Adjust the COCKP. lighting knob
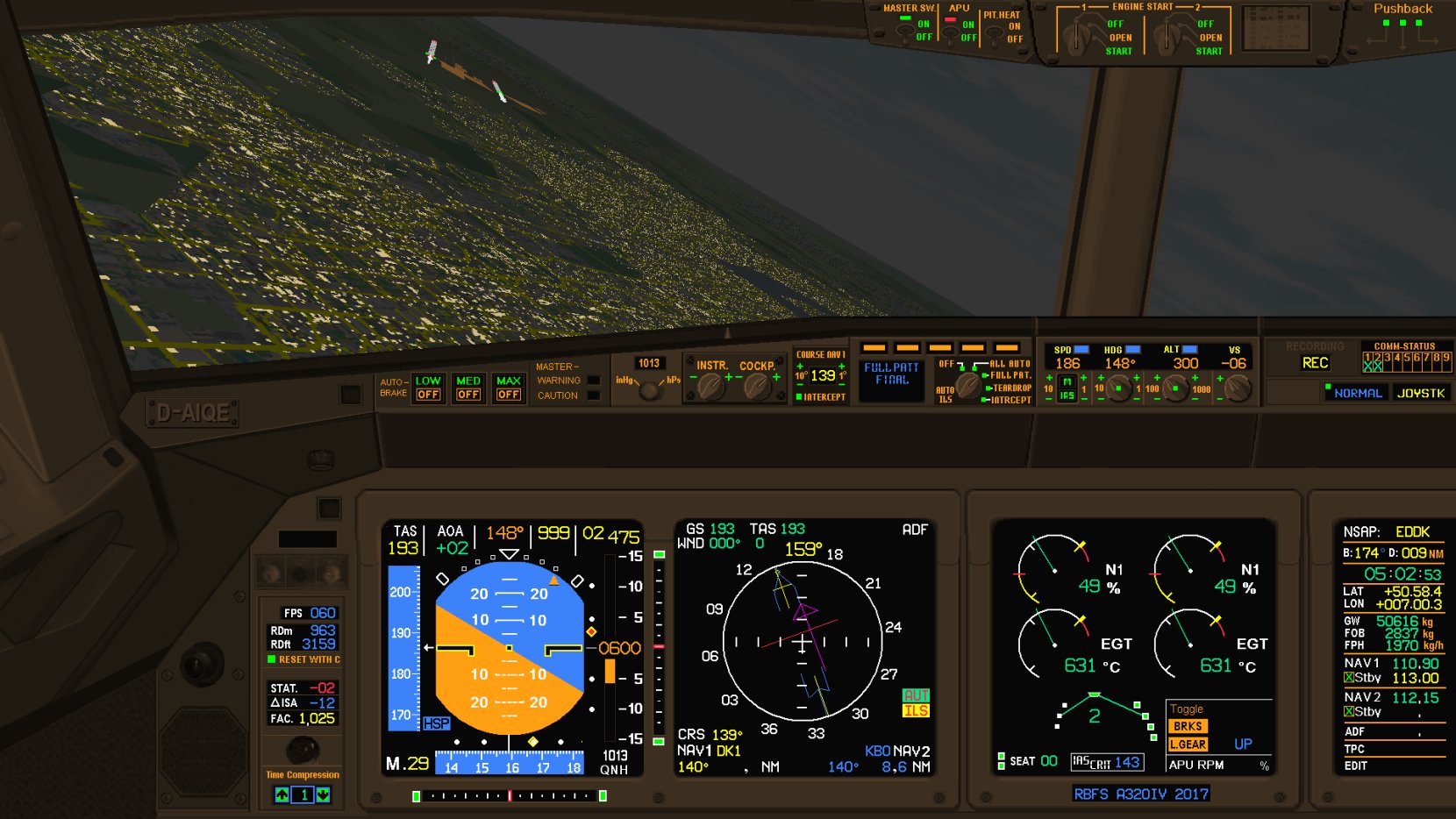This screenshot has width=1456, height=819. (756, 386)
